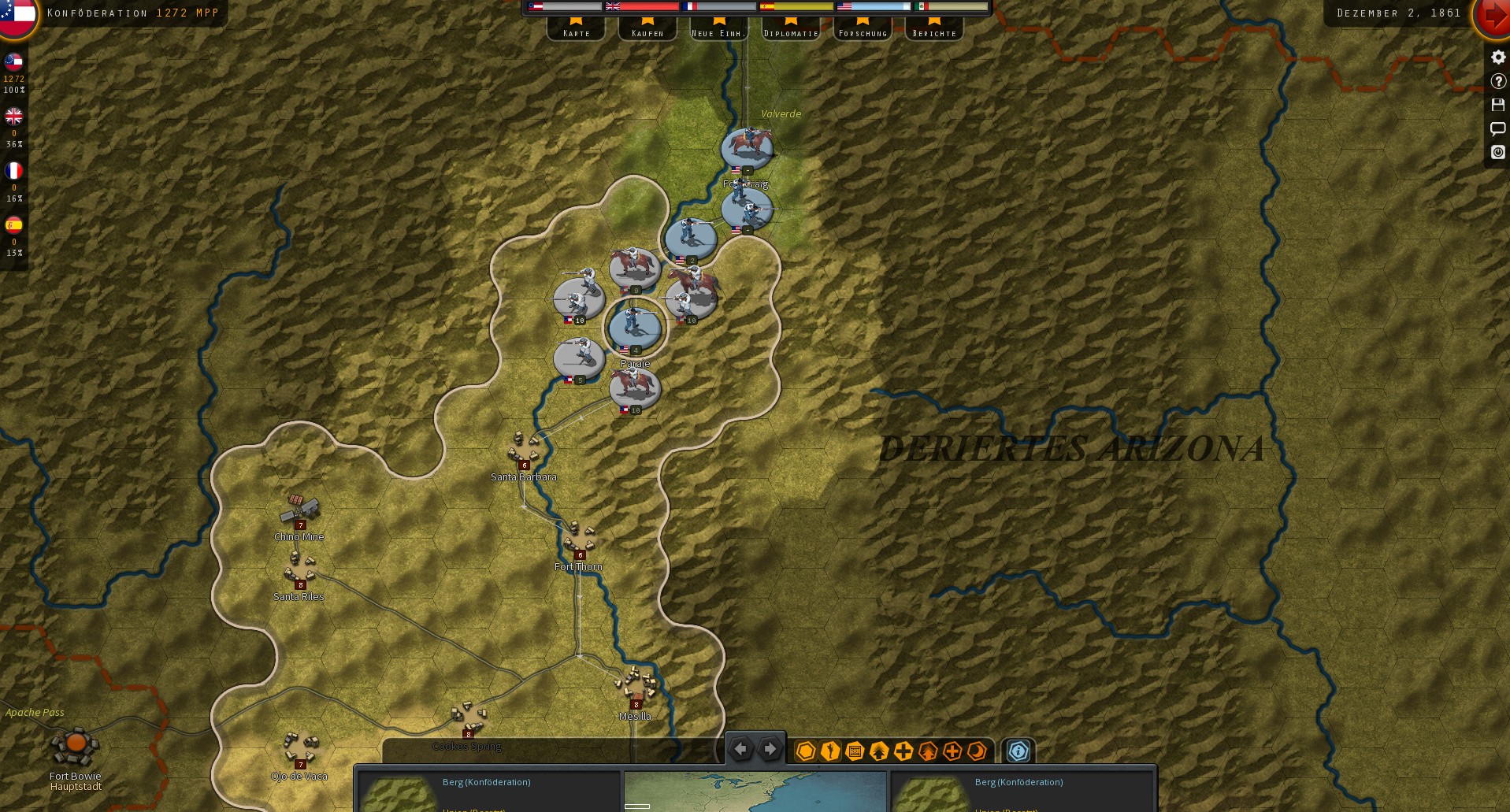This screenshot has height=812, width=1510.
Task: Open the help question mark icon
Action: tap(1497, 80)
